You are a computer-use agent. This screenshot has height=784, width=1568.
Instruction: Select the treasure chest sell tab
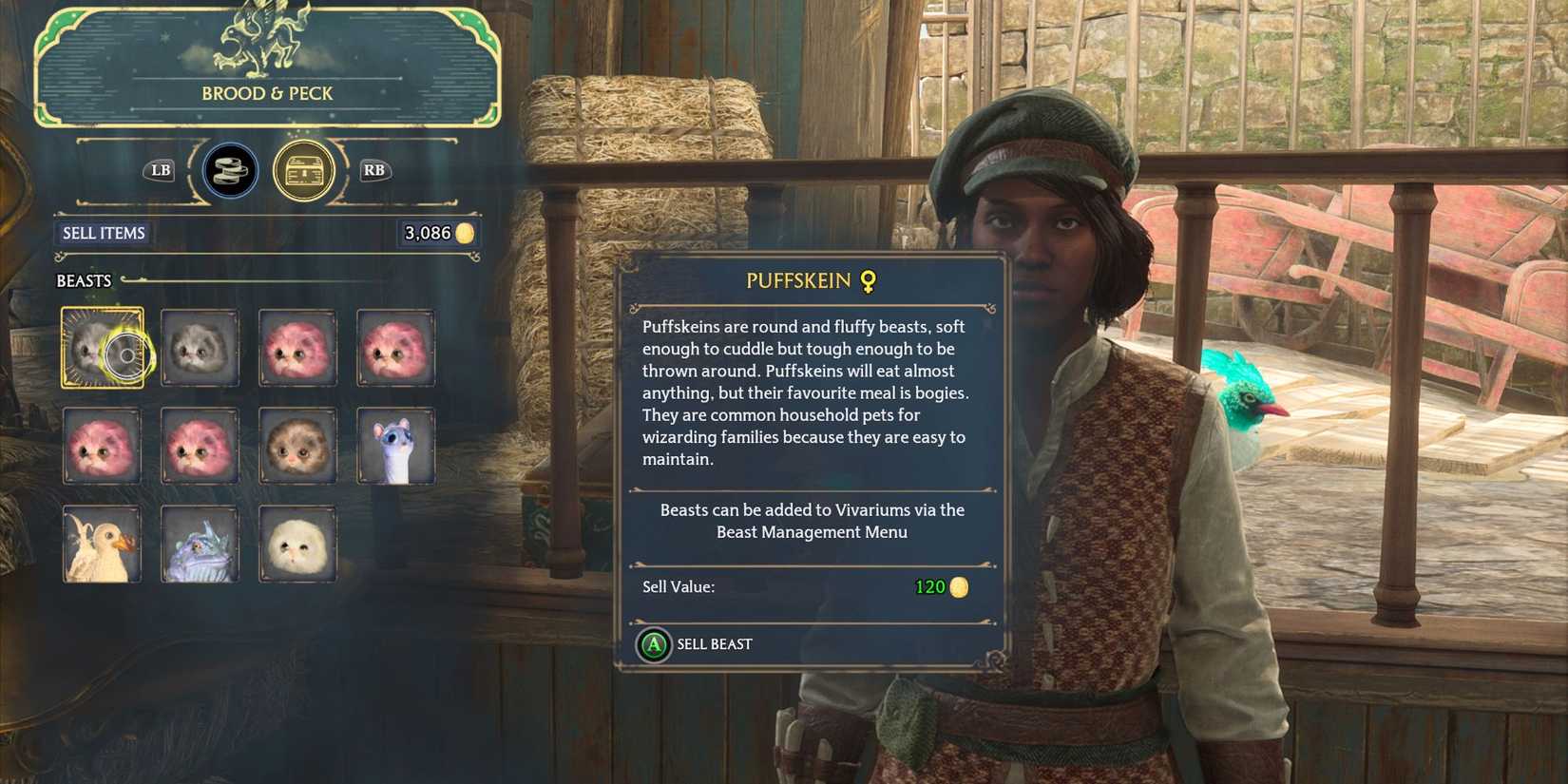click(304, 171)
